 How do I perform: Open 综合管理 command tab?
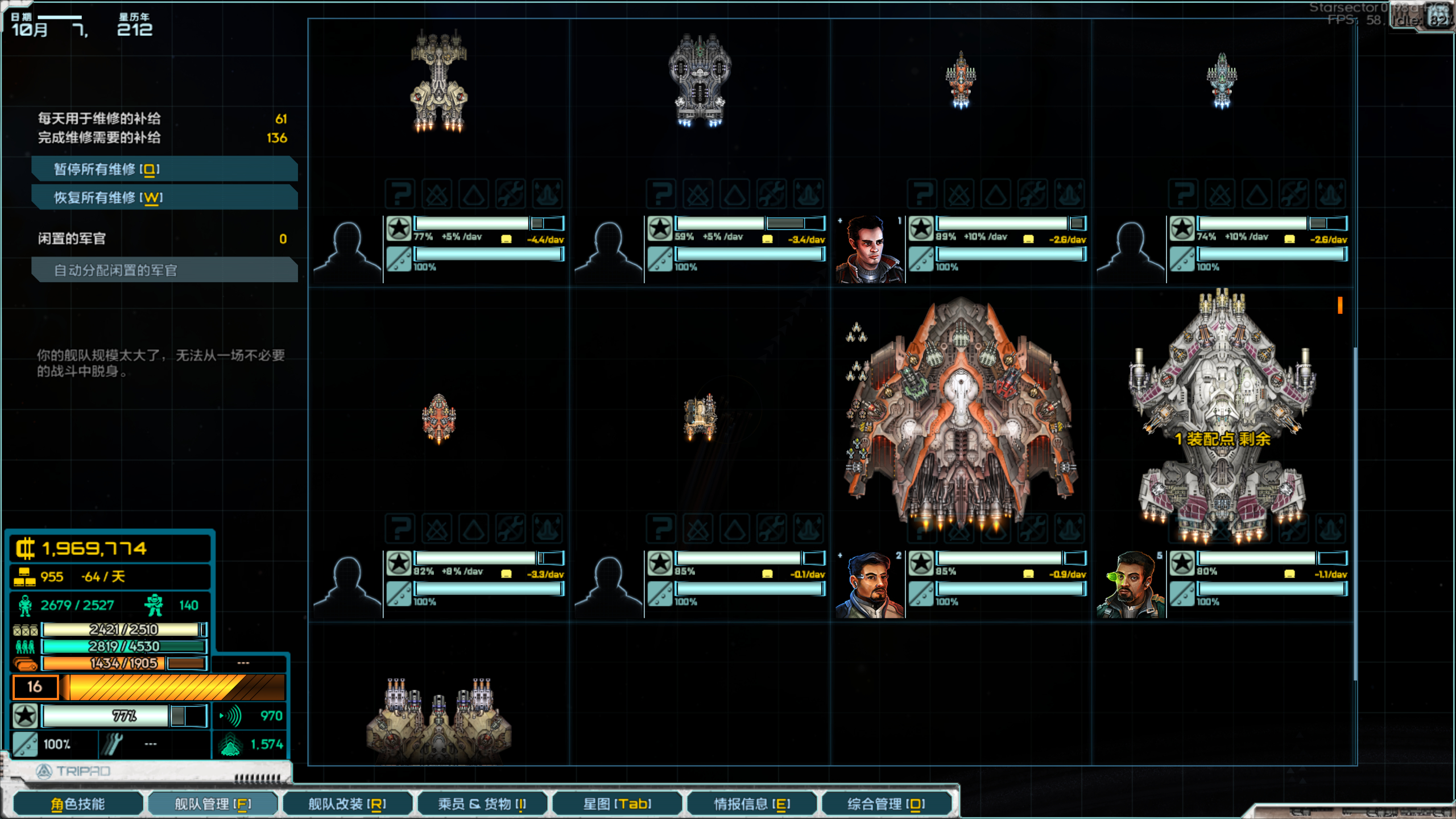tap(886, 804)
